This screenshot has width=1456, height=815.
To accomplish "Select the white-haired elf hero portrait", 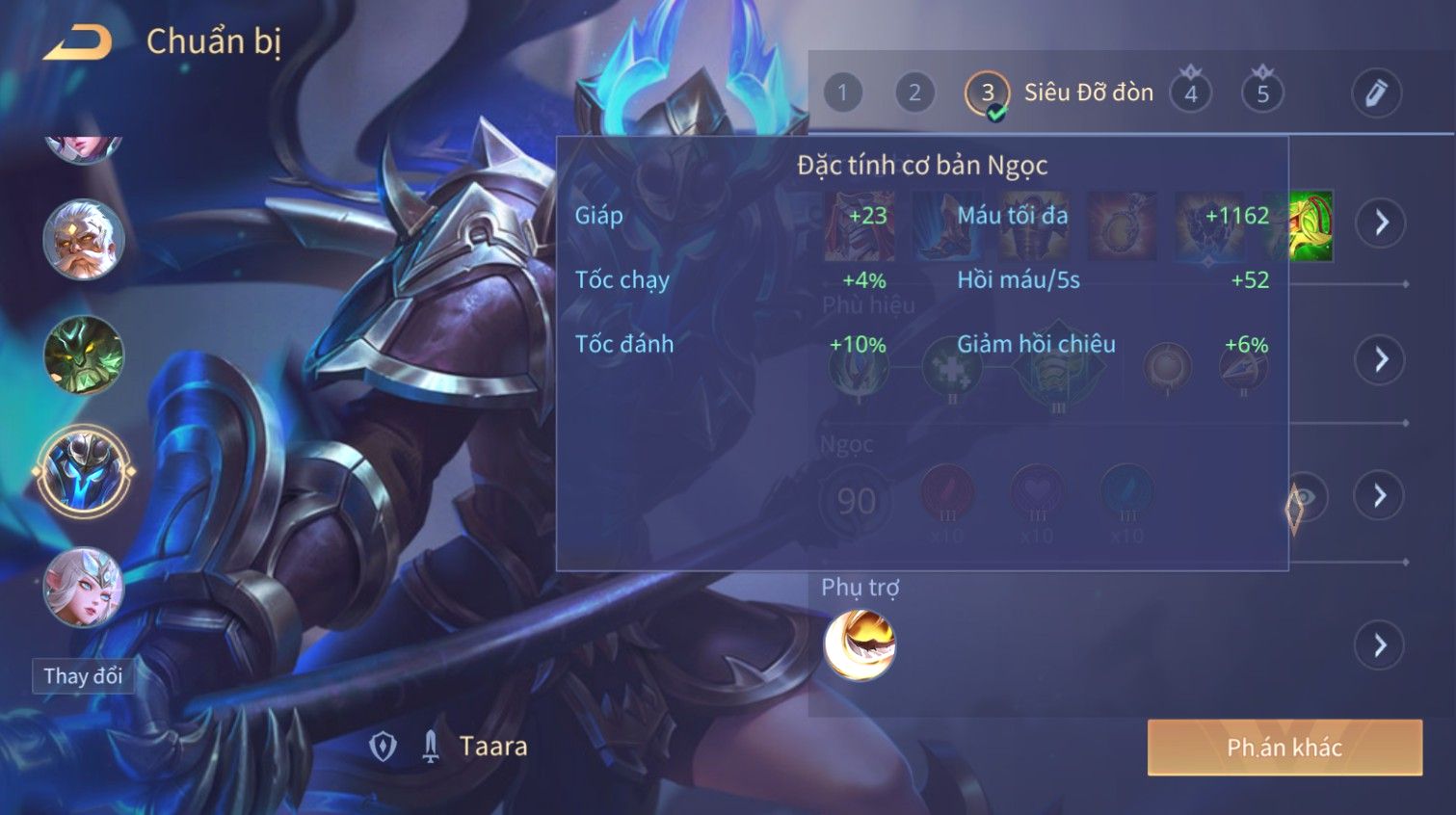I will [83, 587].
